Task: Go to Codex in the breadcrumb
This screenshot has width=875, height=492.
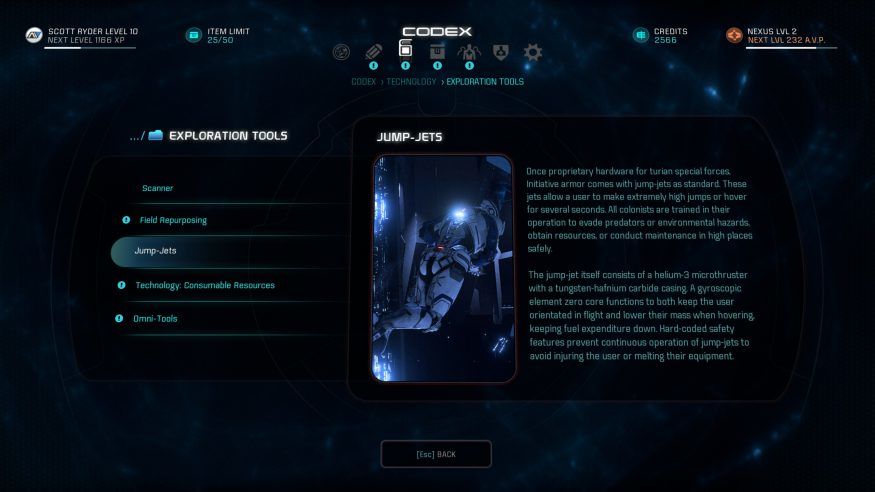Action: pyautogui.click(x=363, y=82)
